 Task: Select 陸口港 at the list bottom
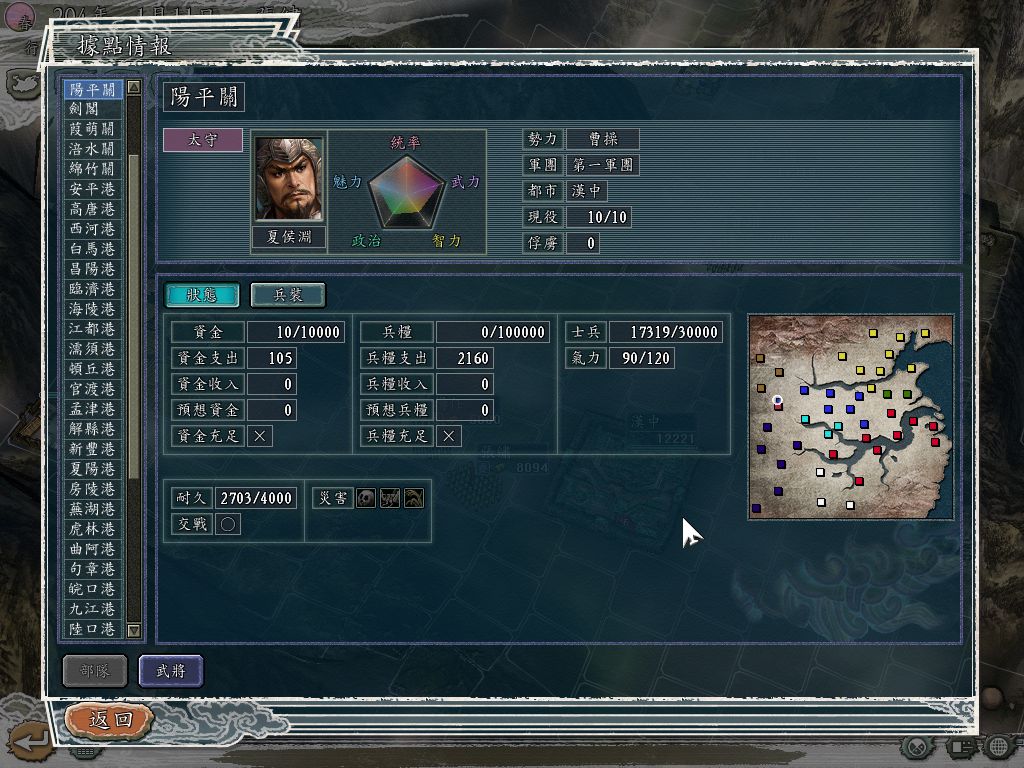(92, 629)
